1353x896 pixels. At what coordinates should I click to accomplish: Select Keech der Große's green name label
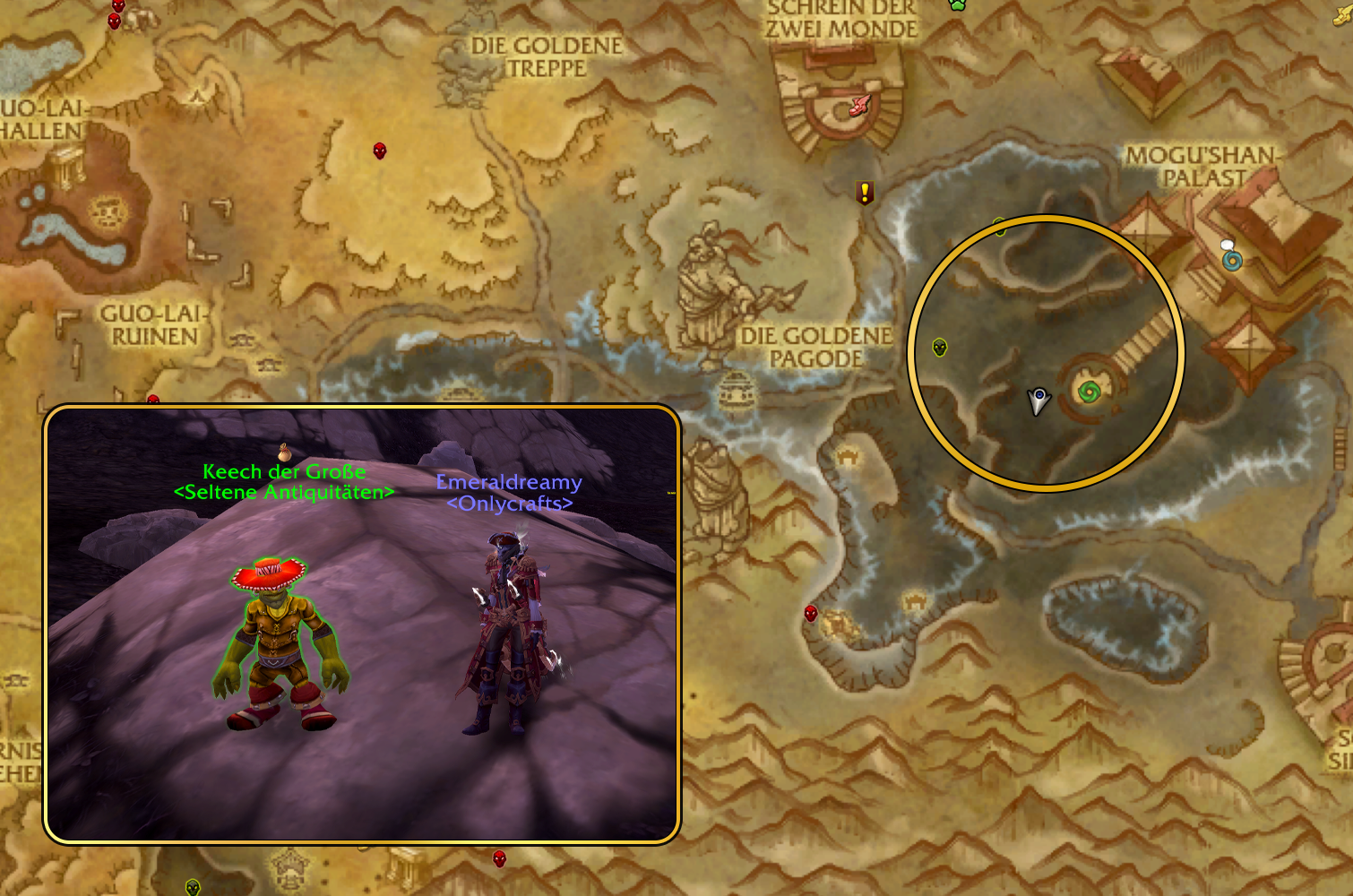point(284,470)
